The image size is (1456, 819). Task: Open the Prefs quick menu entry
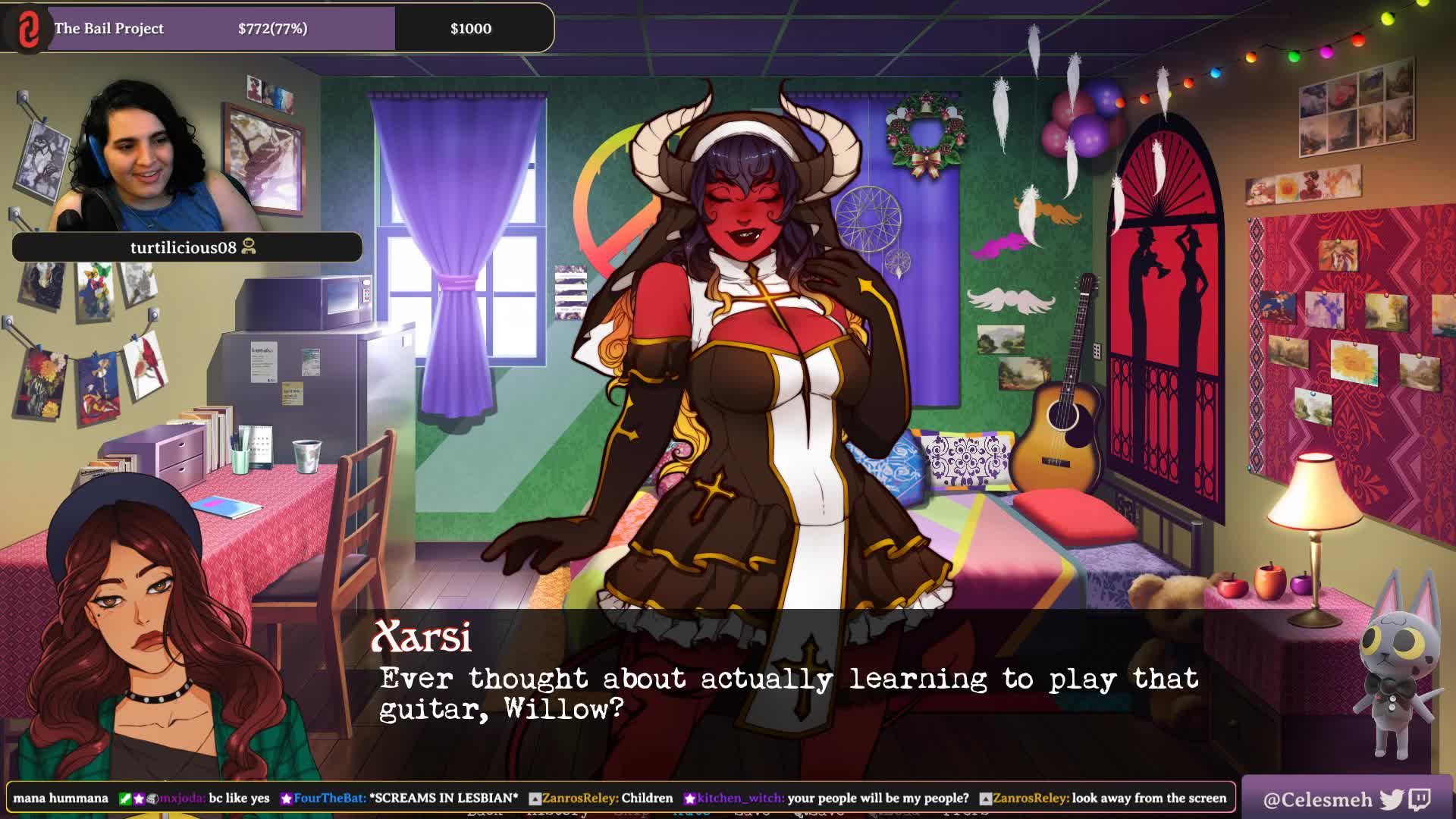click(966, 813)
